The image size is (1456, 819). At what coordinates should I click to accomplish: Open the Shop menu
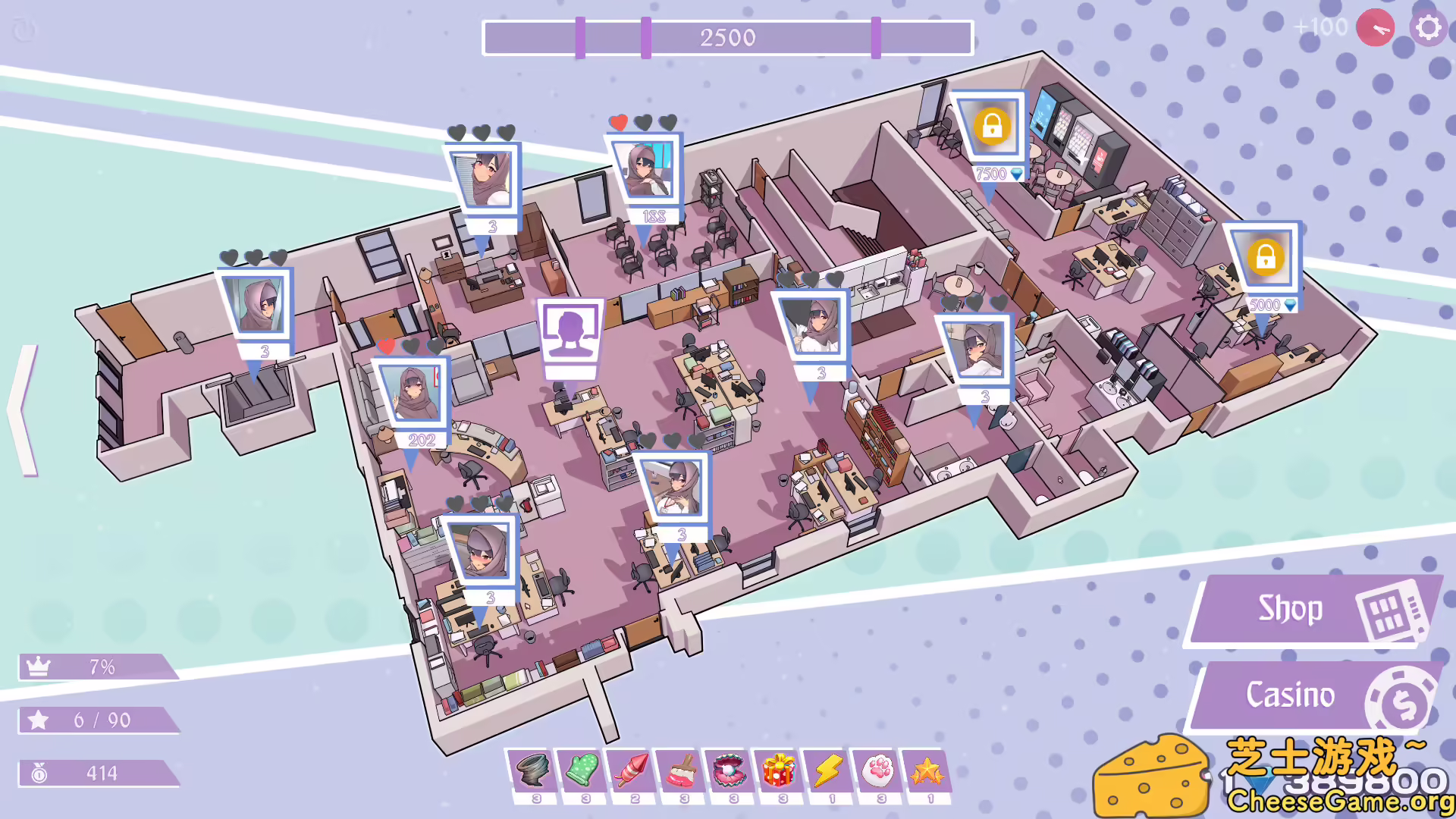tap(1312, 610)
